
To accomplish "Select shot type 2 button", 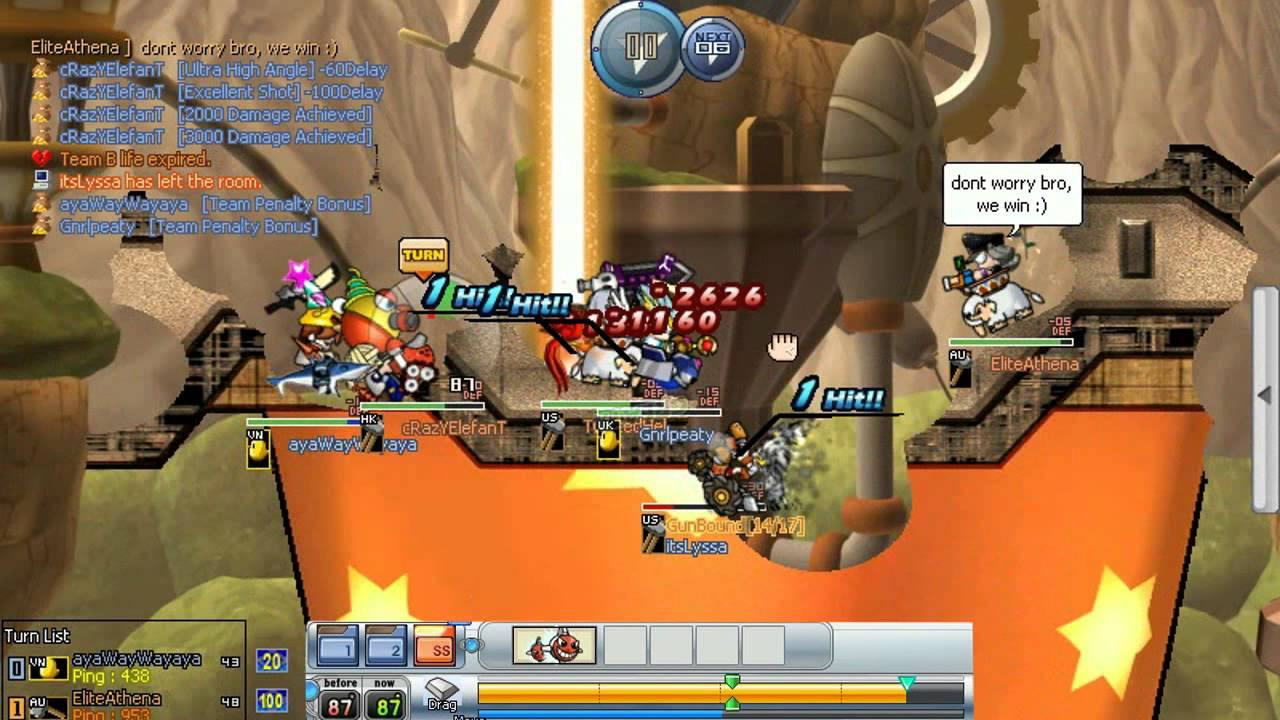I will pyautogui.click(x=385, y=647).
